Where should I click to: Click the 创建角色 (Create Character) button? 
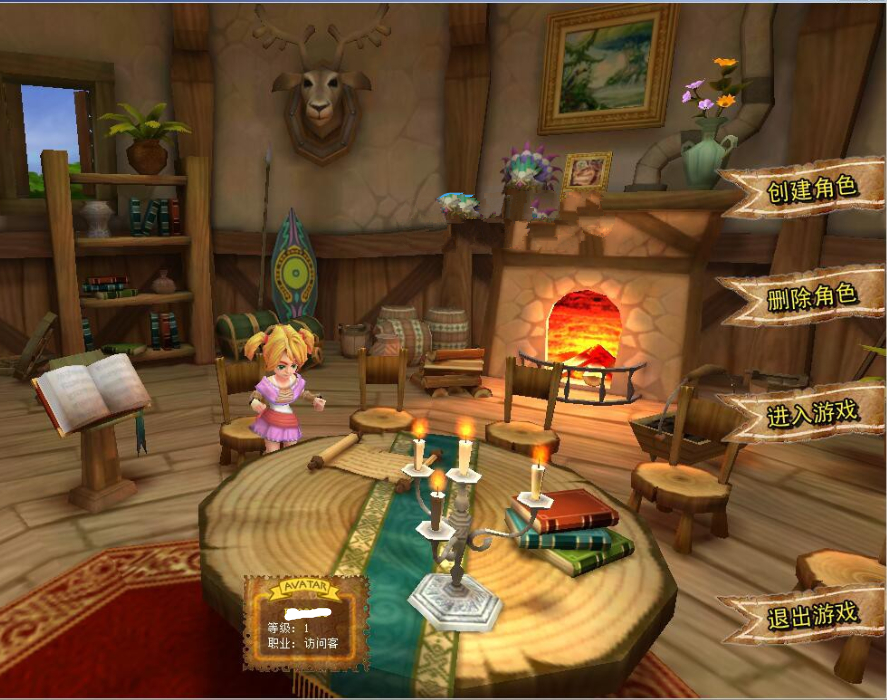[811, 189]
